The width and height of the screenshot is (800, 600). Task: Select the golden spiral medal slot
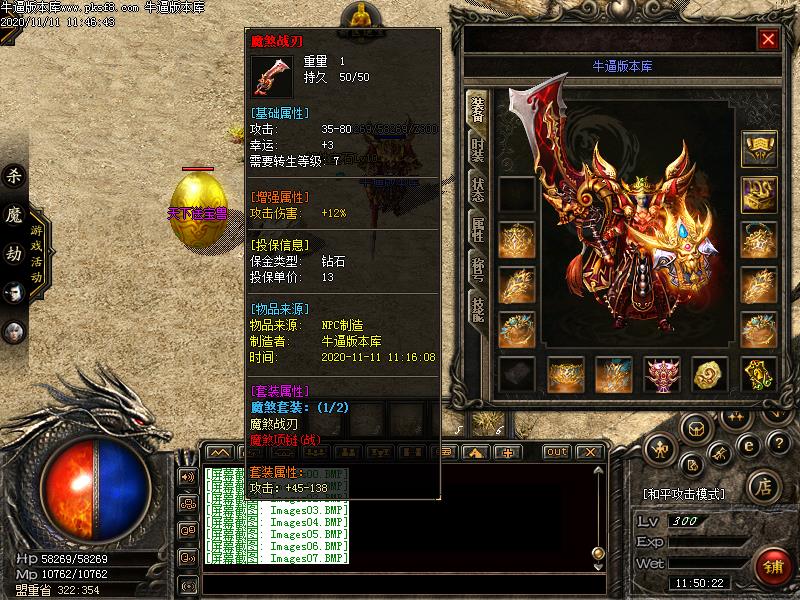(x=710, y=375)
